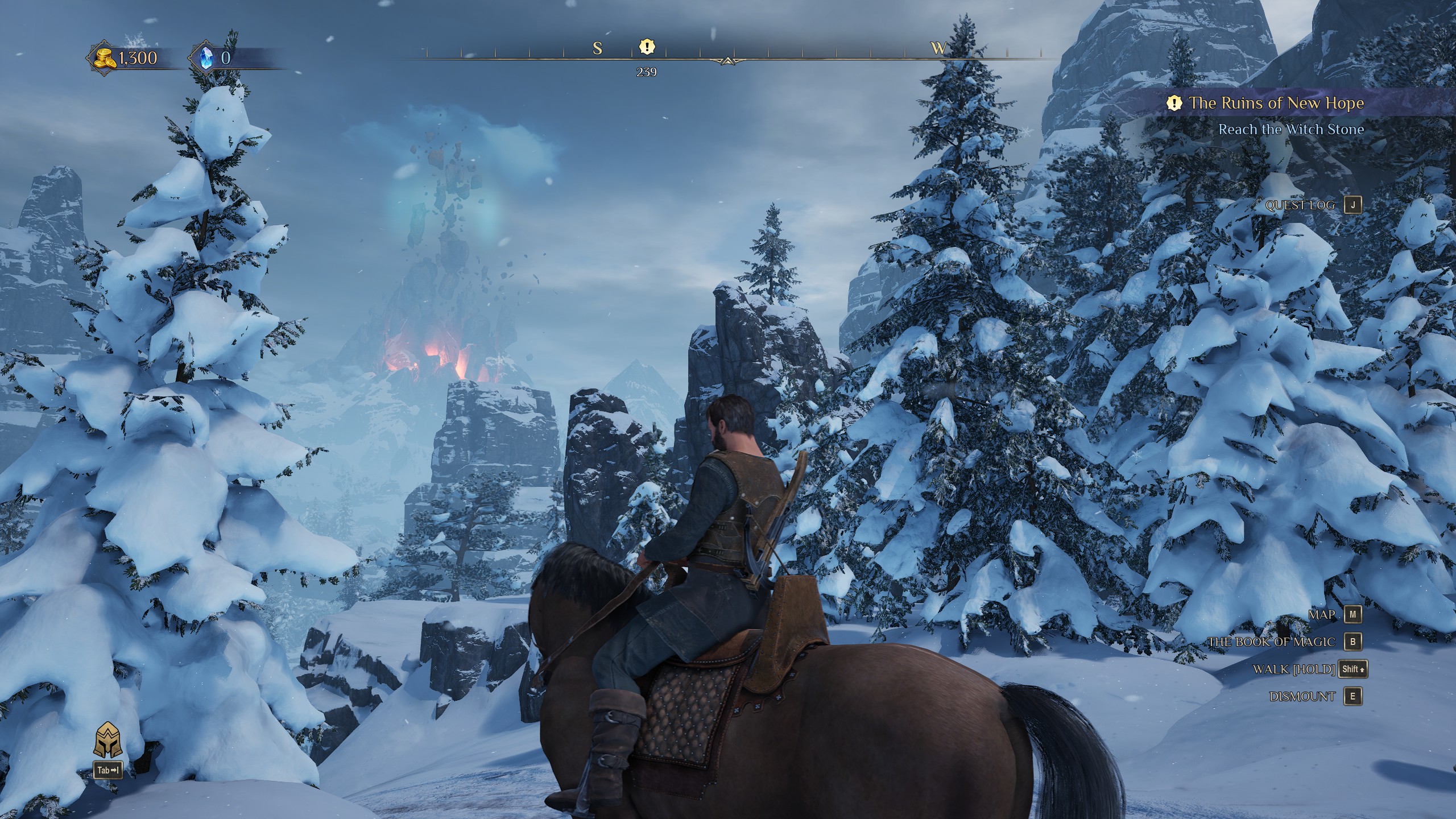Image resolution: width=1456 pixels, height=819 pixels.
Task: Click the gold coins currency icon
Action: coord(104,58)
